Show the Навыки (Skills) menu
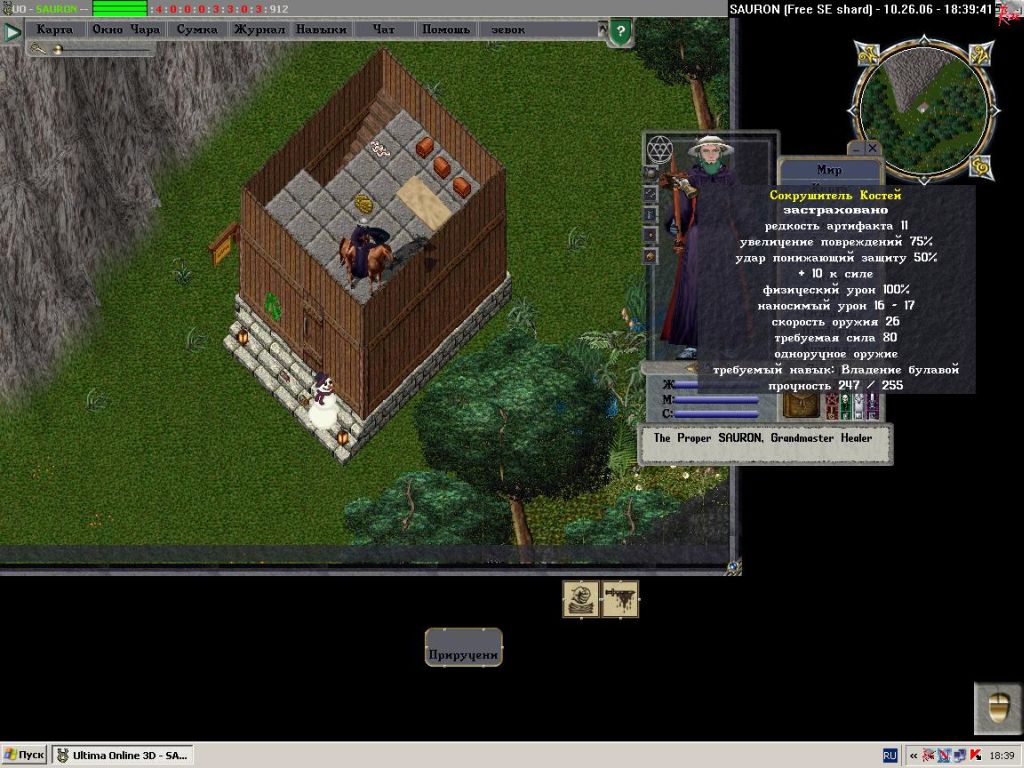 pyautogui.click(x=321, y=30)
